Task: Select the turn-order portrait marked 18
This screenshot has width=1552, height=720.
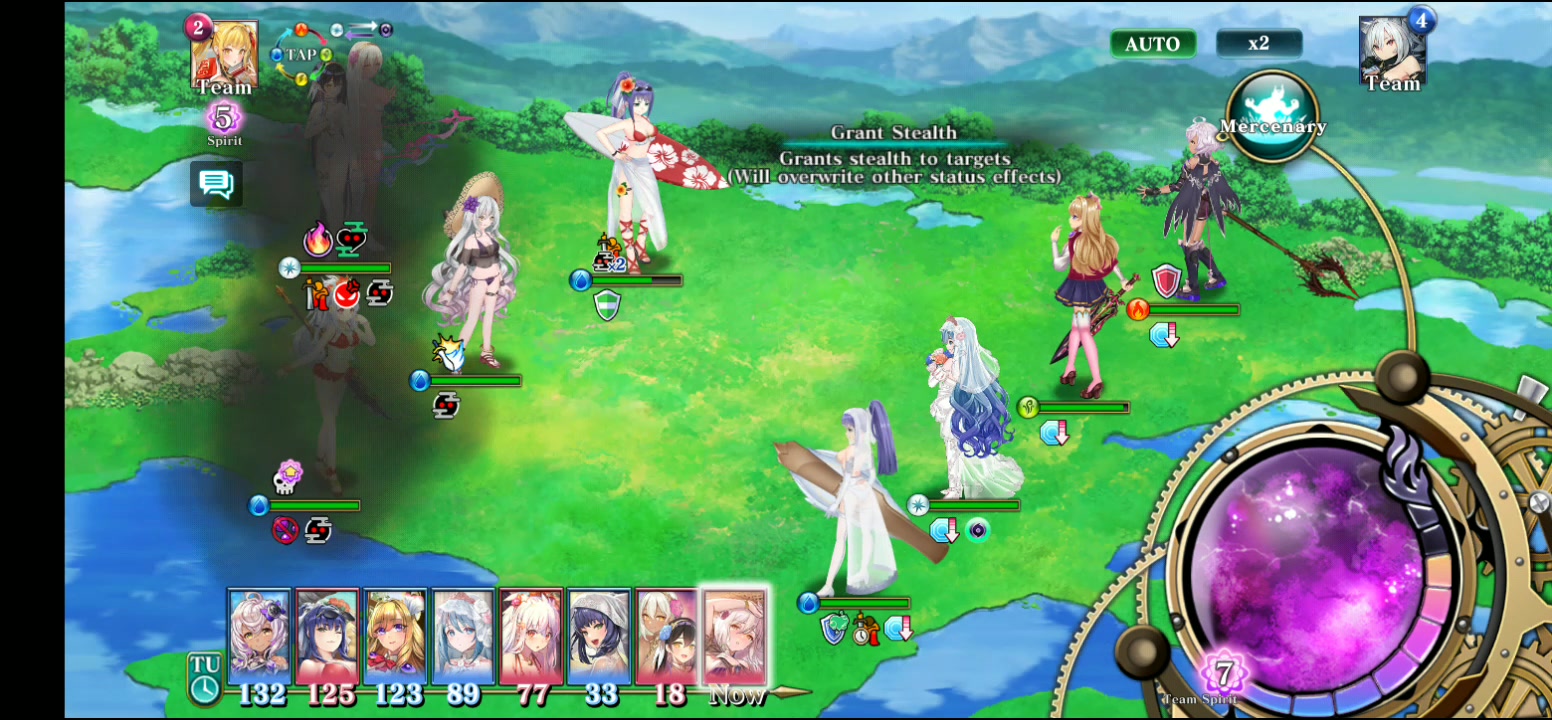Action: click(x=667, y=636)
